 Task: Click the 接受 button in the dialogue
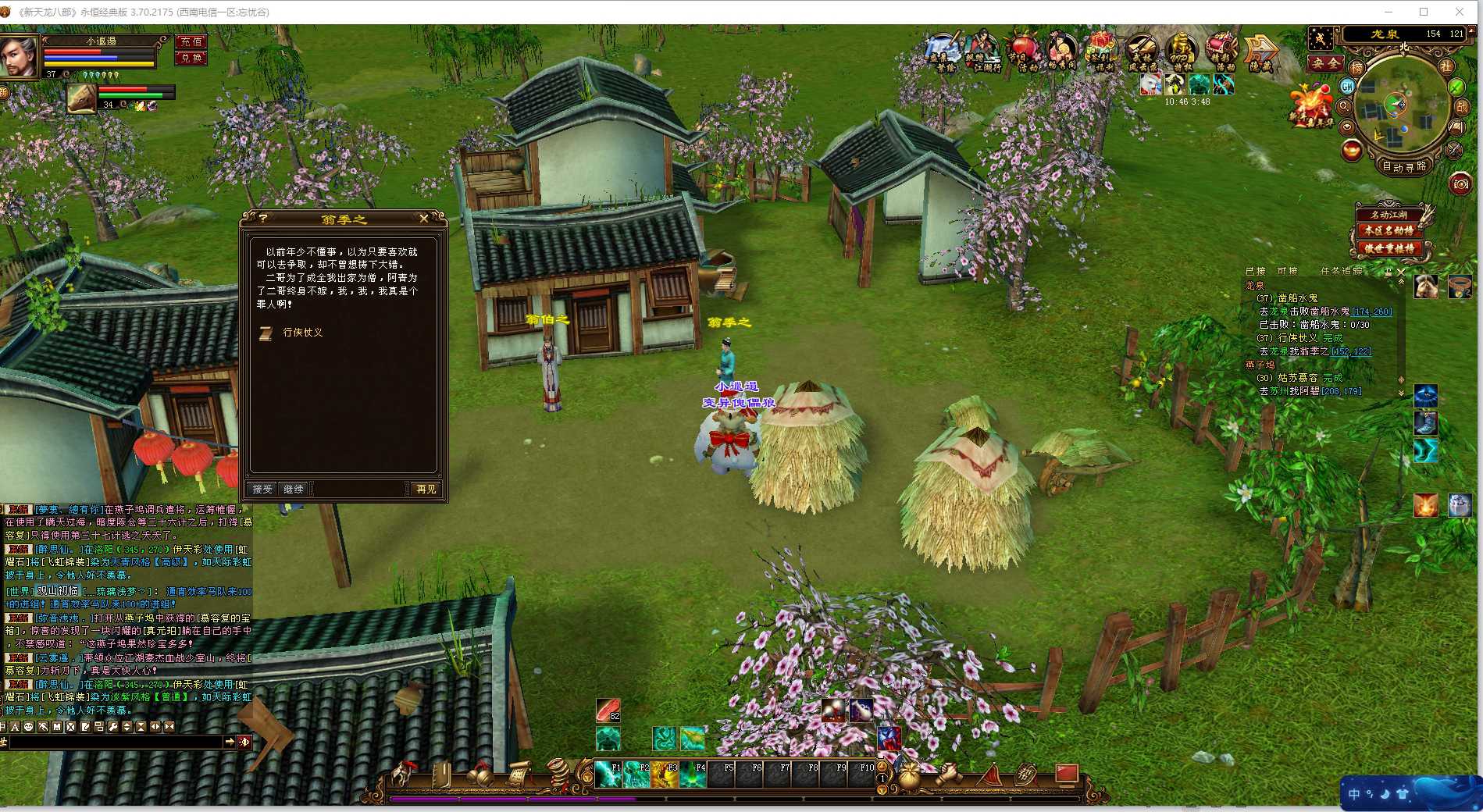[262, 489]
